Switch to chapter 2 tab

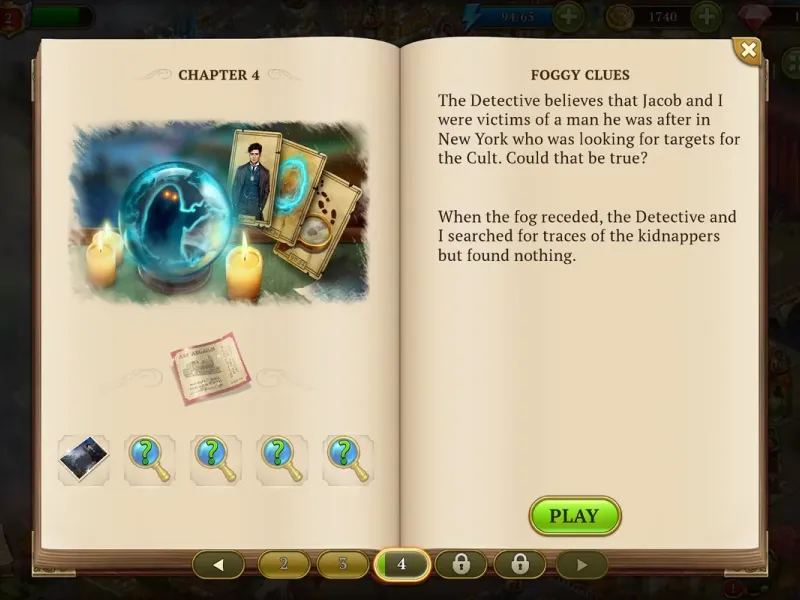click(x=284, y=564)
